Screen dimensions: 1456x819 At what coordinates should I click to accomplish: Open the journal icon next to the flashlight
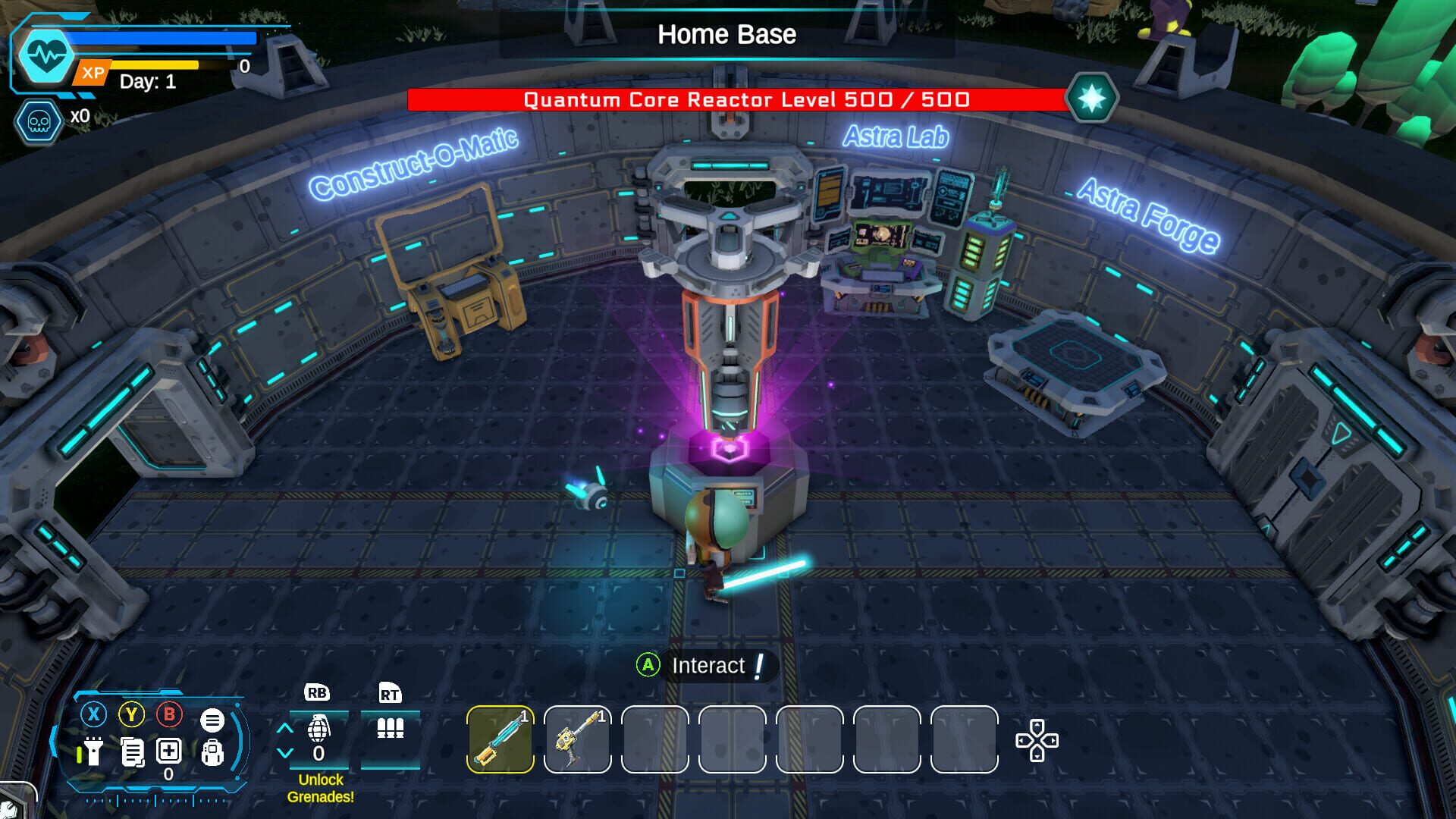click(133, 752)
